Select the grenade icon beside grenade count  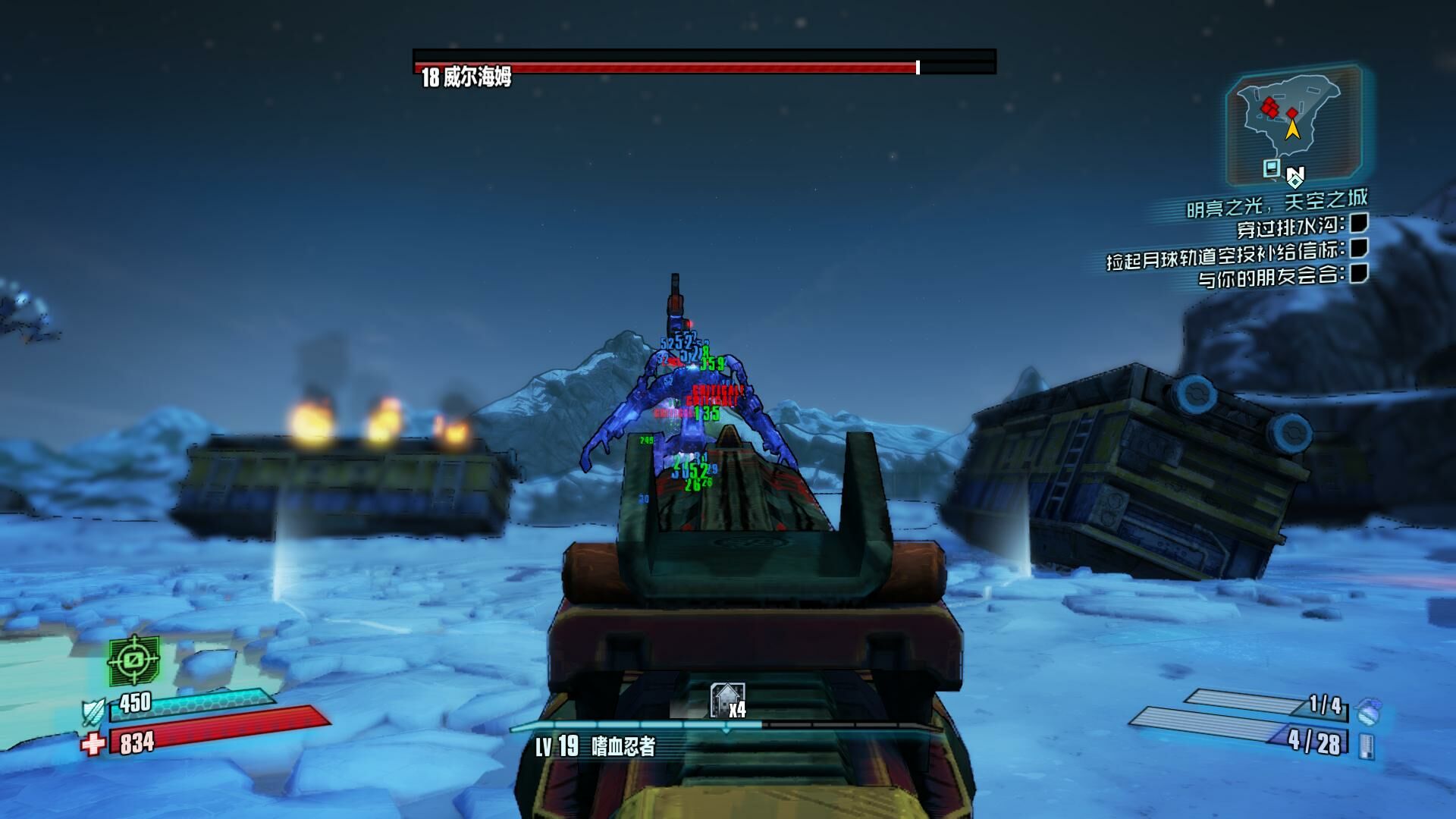[x=1370, y=711]
